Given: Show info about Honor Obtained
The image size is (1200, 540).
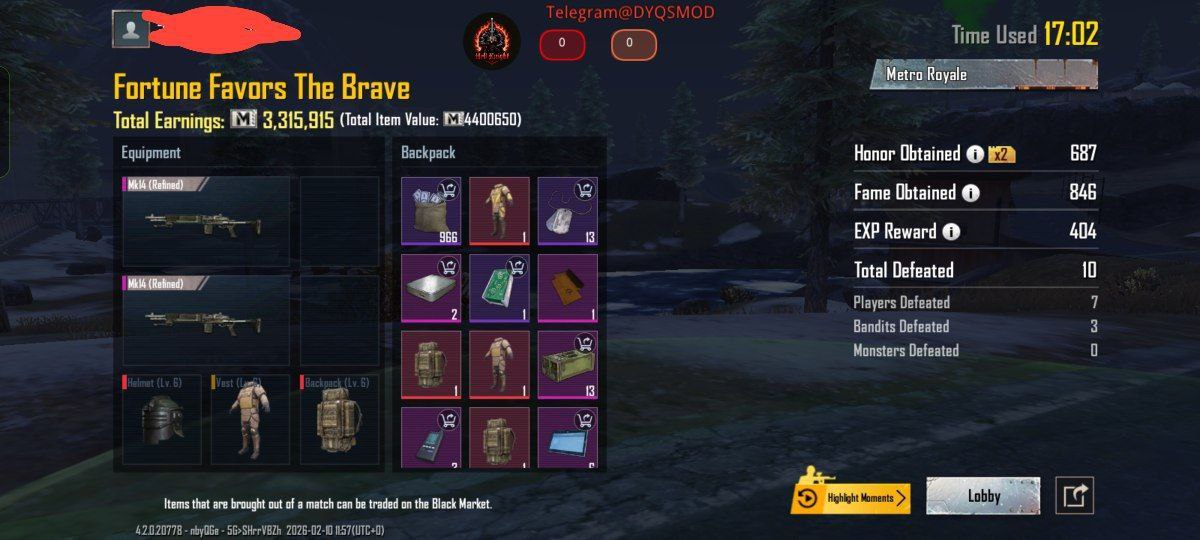Looking at the screenshot, I should point(975,154).
